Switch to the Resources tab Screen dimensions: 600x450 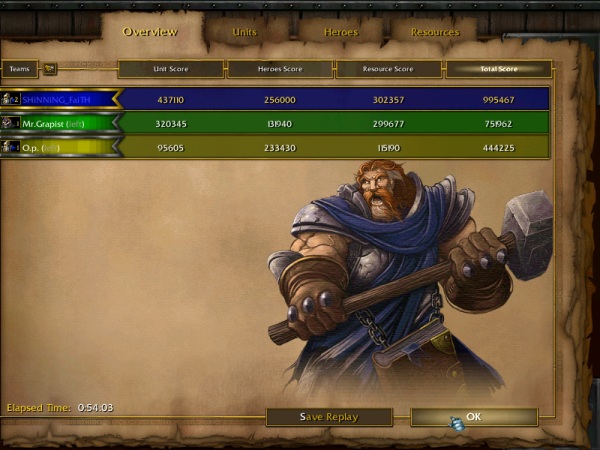[435, 32]
